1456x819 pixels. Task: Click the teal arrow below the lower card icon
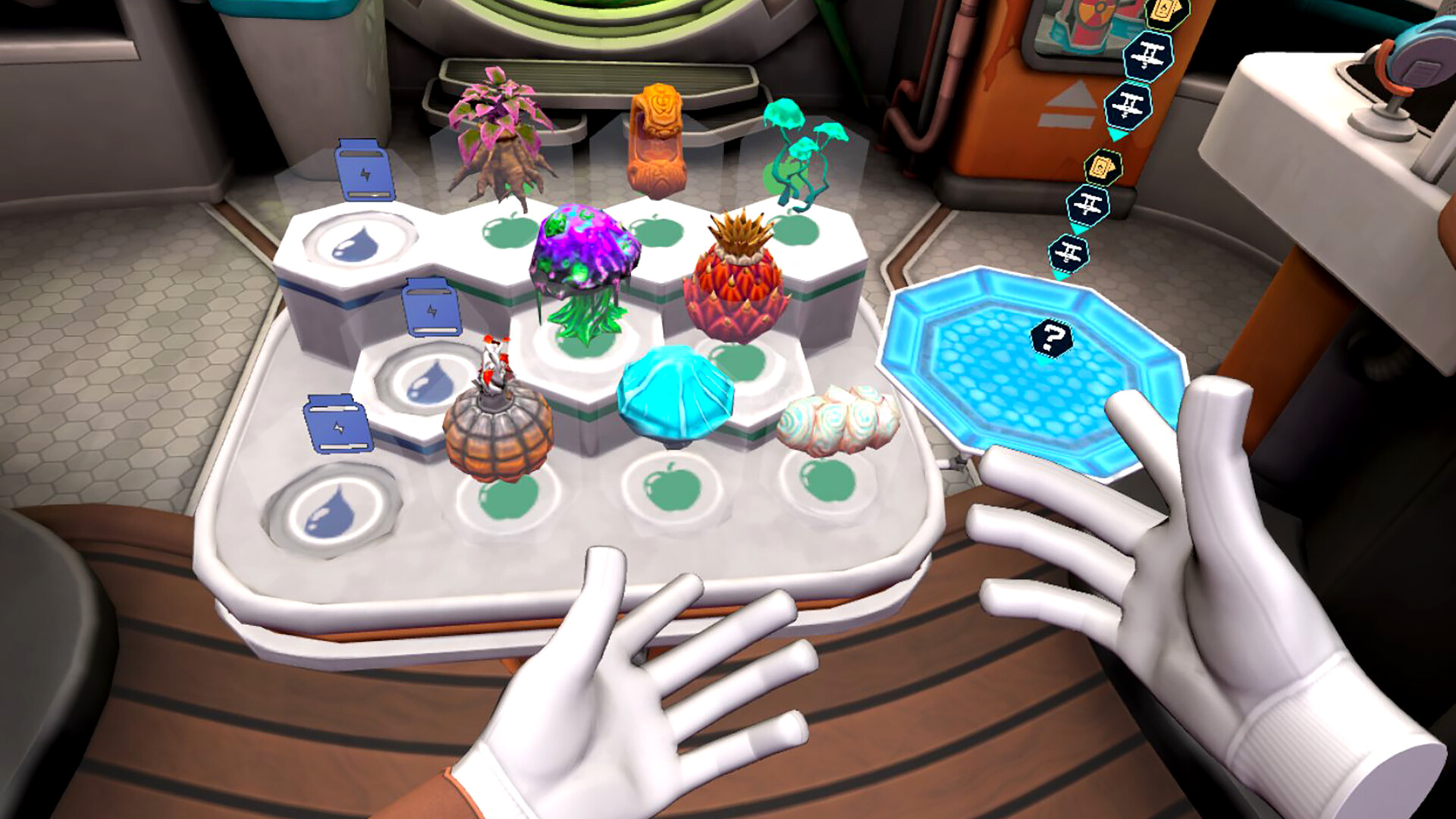pyautogui.click(x=1080, y=227)
